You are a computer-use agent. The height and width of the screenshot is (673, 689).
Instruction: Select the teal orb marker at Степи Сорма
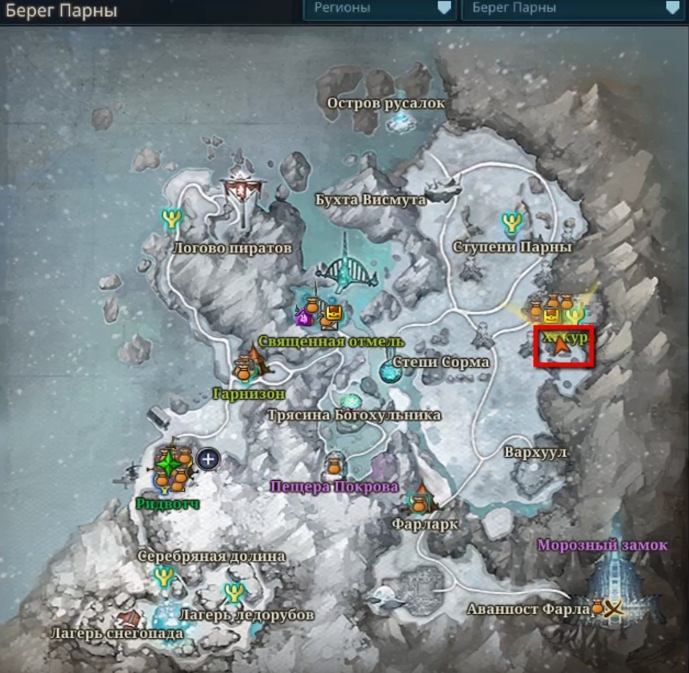(x=388, y=372)
